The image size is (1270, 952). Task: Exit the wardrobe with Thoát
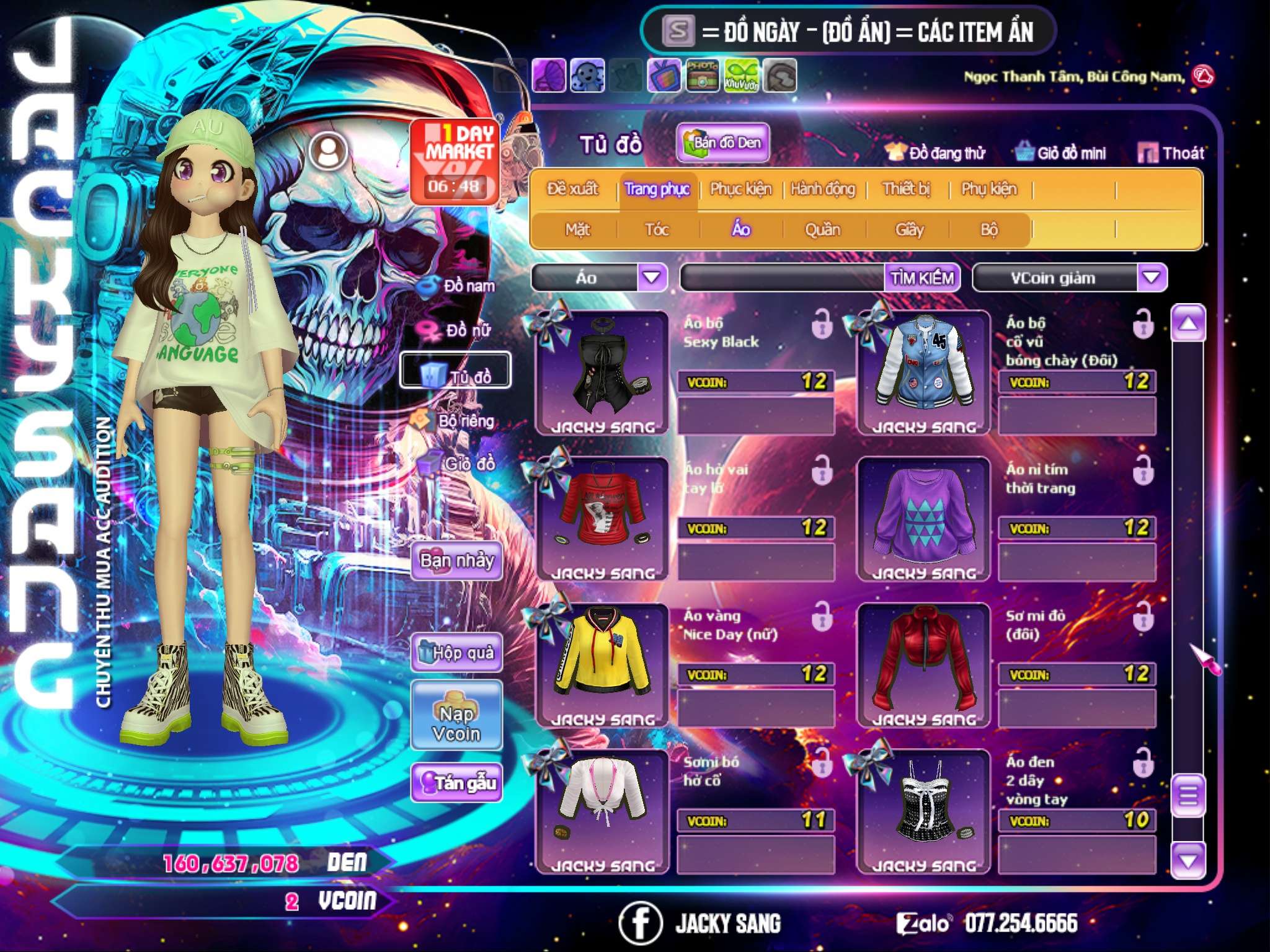(1171, 153)
